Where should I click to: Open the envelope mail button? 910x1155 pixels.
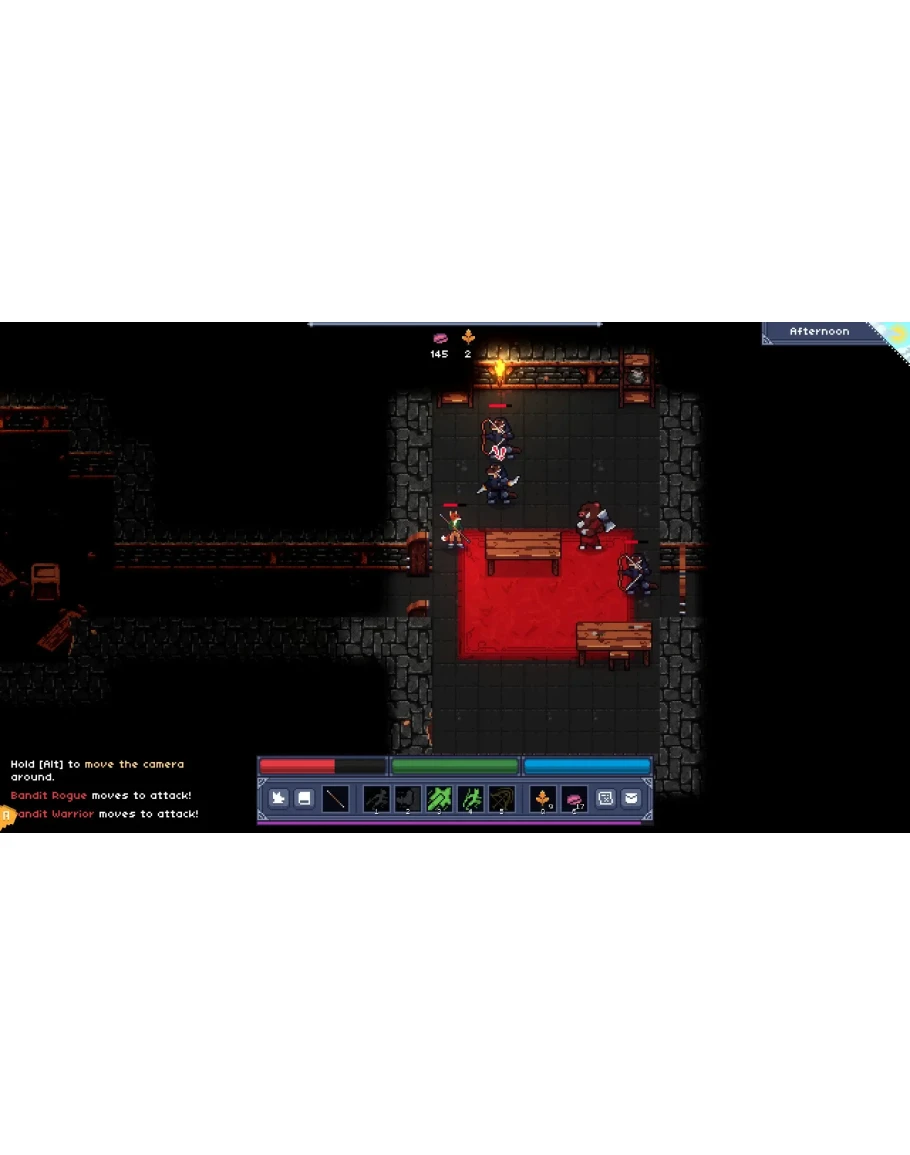tap(631, 798)
